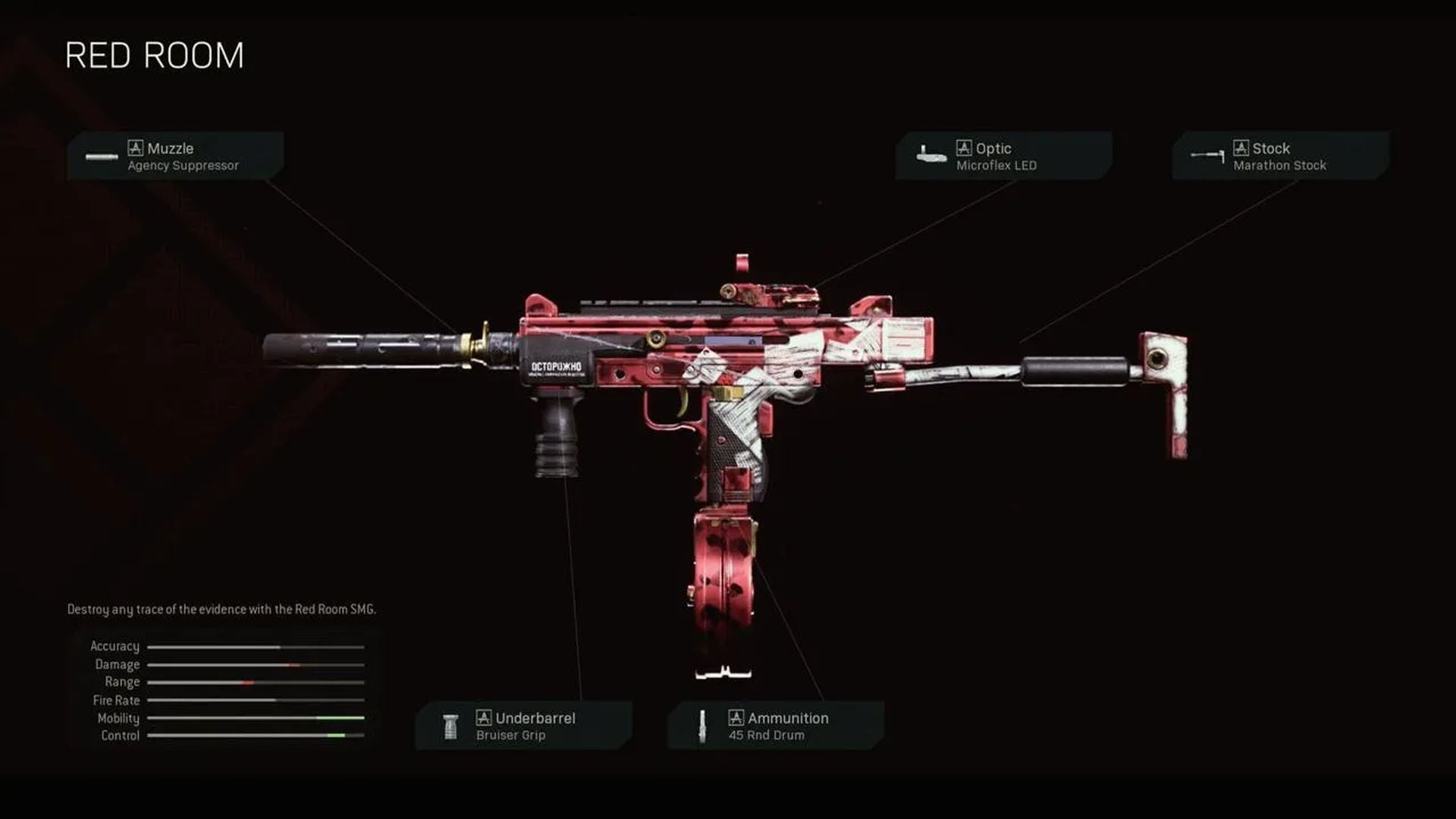Click the Ammunition bullet icon
The width and height of the screenshot is (1456, 819).
[702, 725]
